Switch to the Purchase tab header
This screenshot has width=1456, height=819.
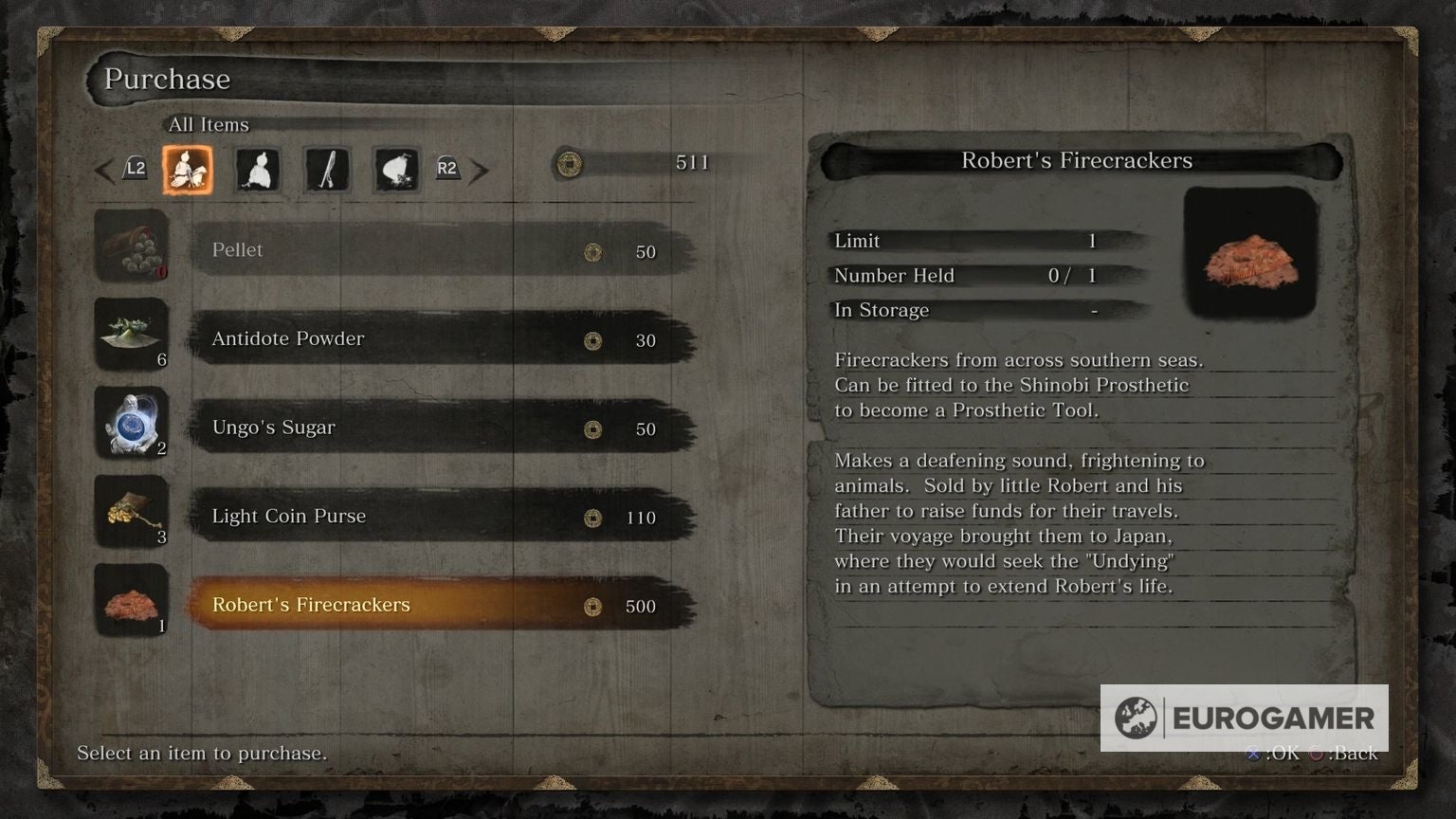coord(167,79)
